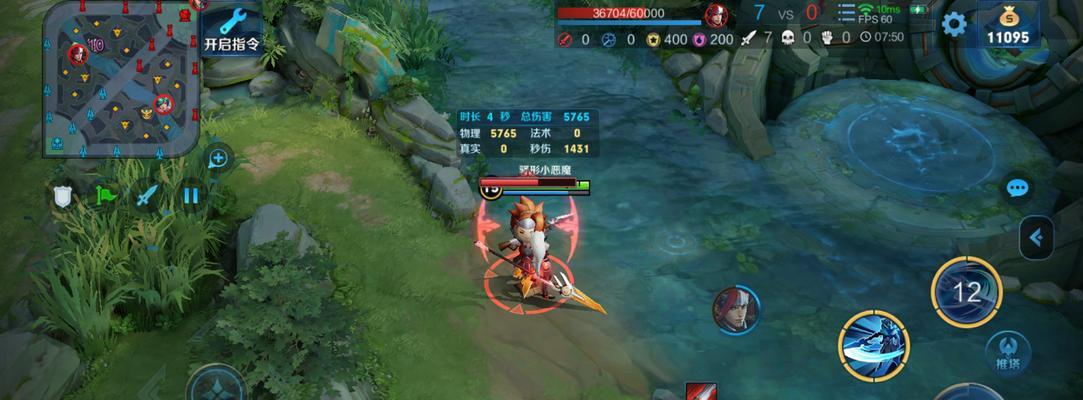Open the gold shop showing 11095
This screenshot has width=1083, height=400.
(x=1007, y=25)
